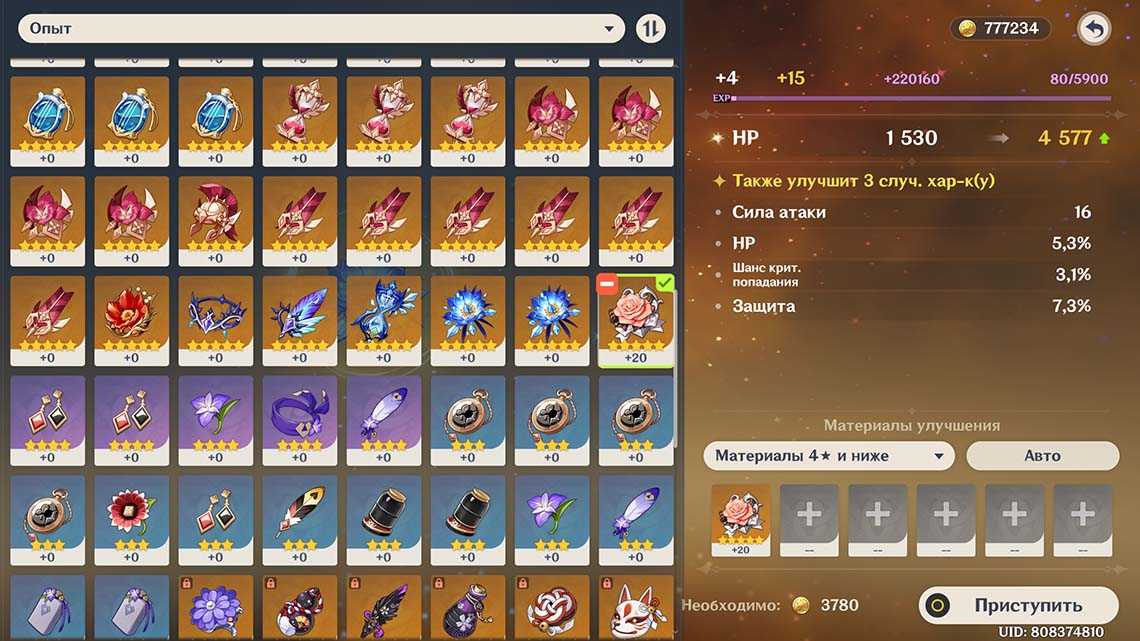Auto-fill materials with the Авто button
The image size is (1140, 641).
[x=1042, y=456]
